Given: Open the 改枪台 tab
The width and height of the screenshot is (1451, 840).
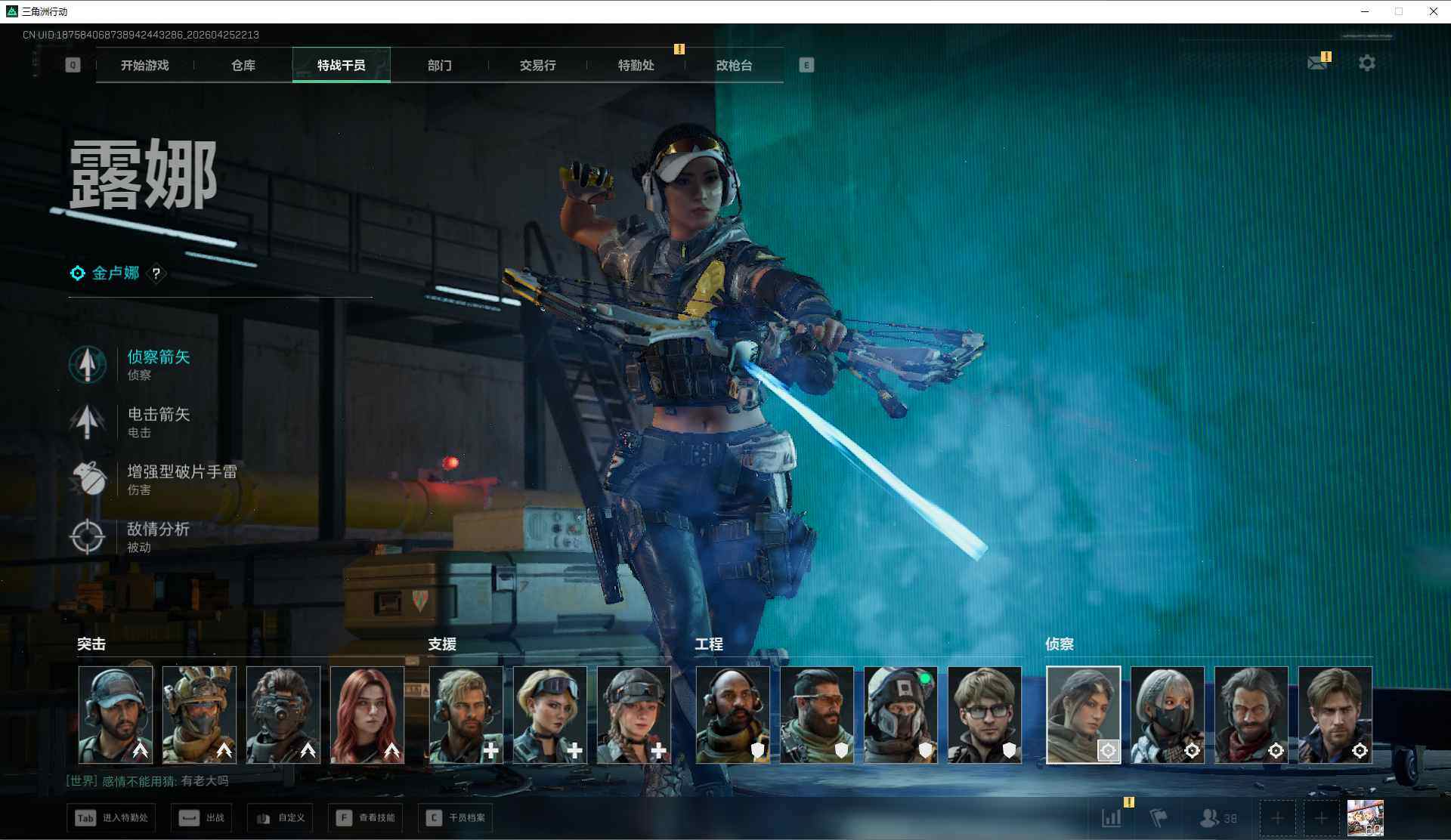Looking at the screenshot, I should [x=734, y=66].
